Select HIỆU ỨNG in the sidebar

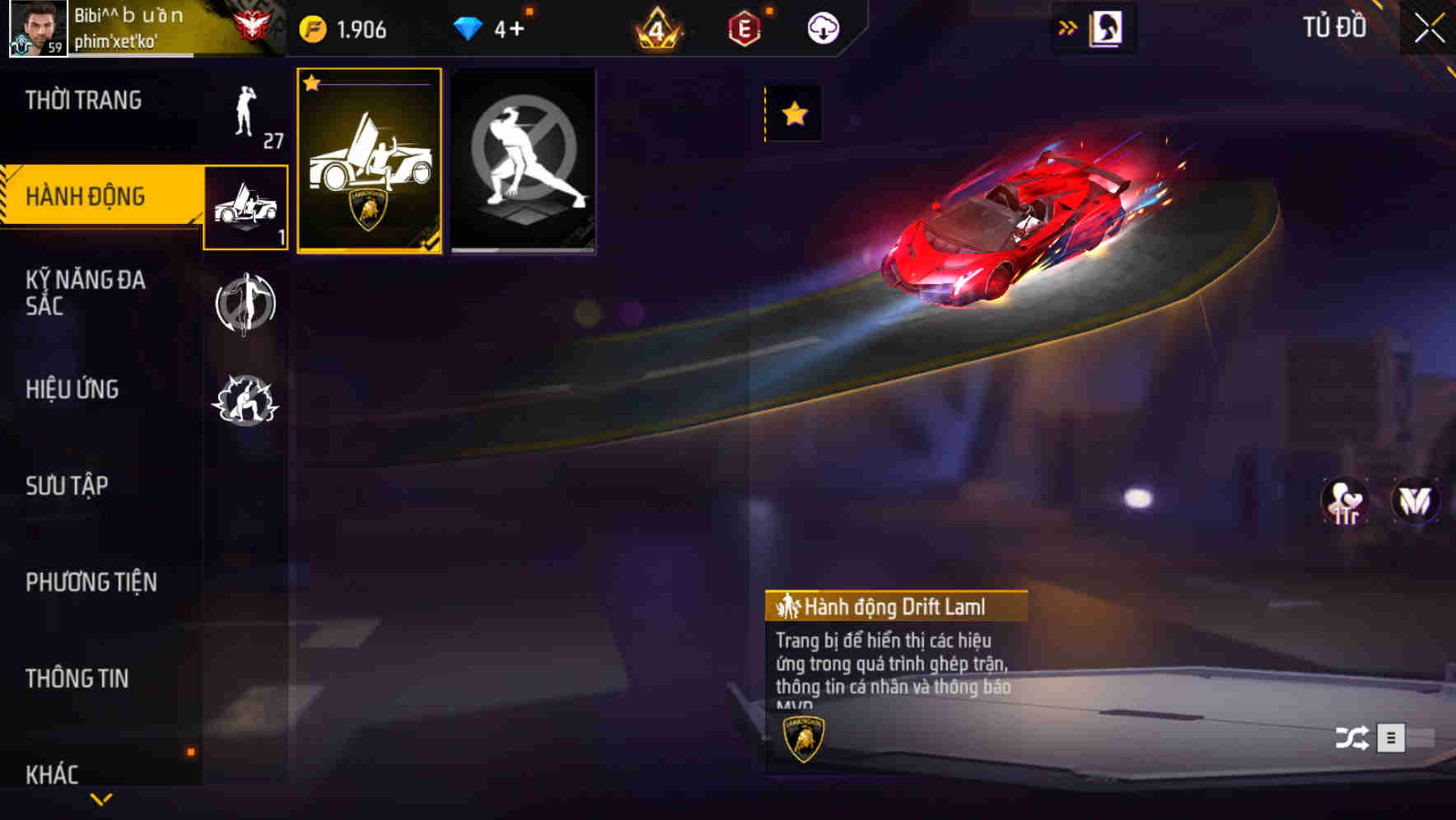[x=72, y=389]
